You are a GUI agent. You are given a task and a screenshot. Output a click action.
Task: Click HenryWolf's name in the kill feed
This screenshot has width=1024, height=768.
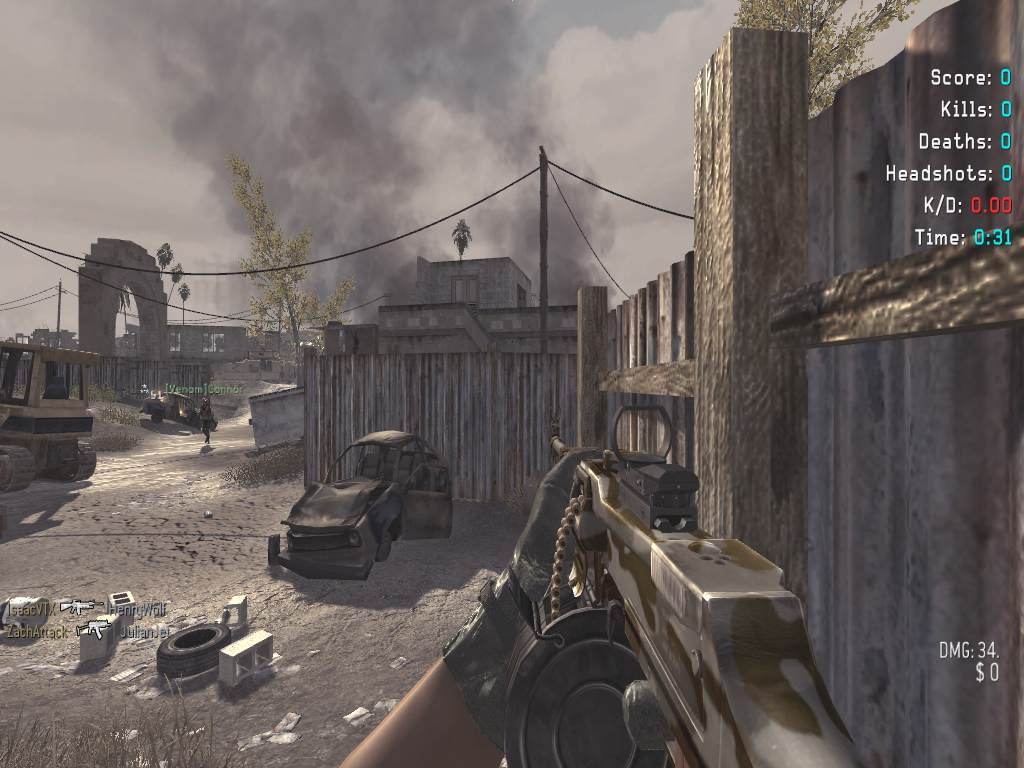tap(136, 608)
